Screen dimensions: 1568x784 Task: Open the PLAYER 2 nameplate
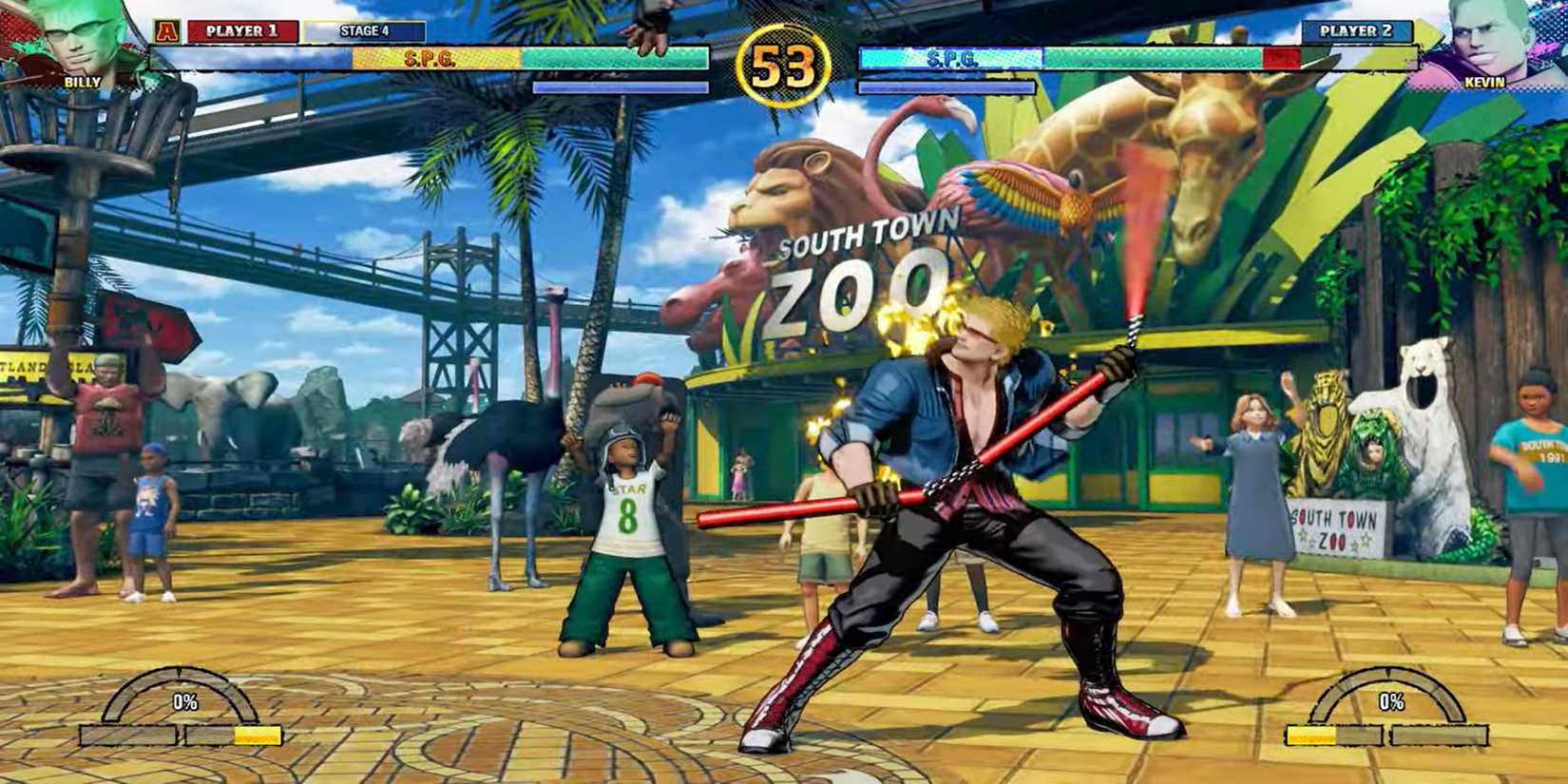tap(1356, 31)
